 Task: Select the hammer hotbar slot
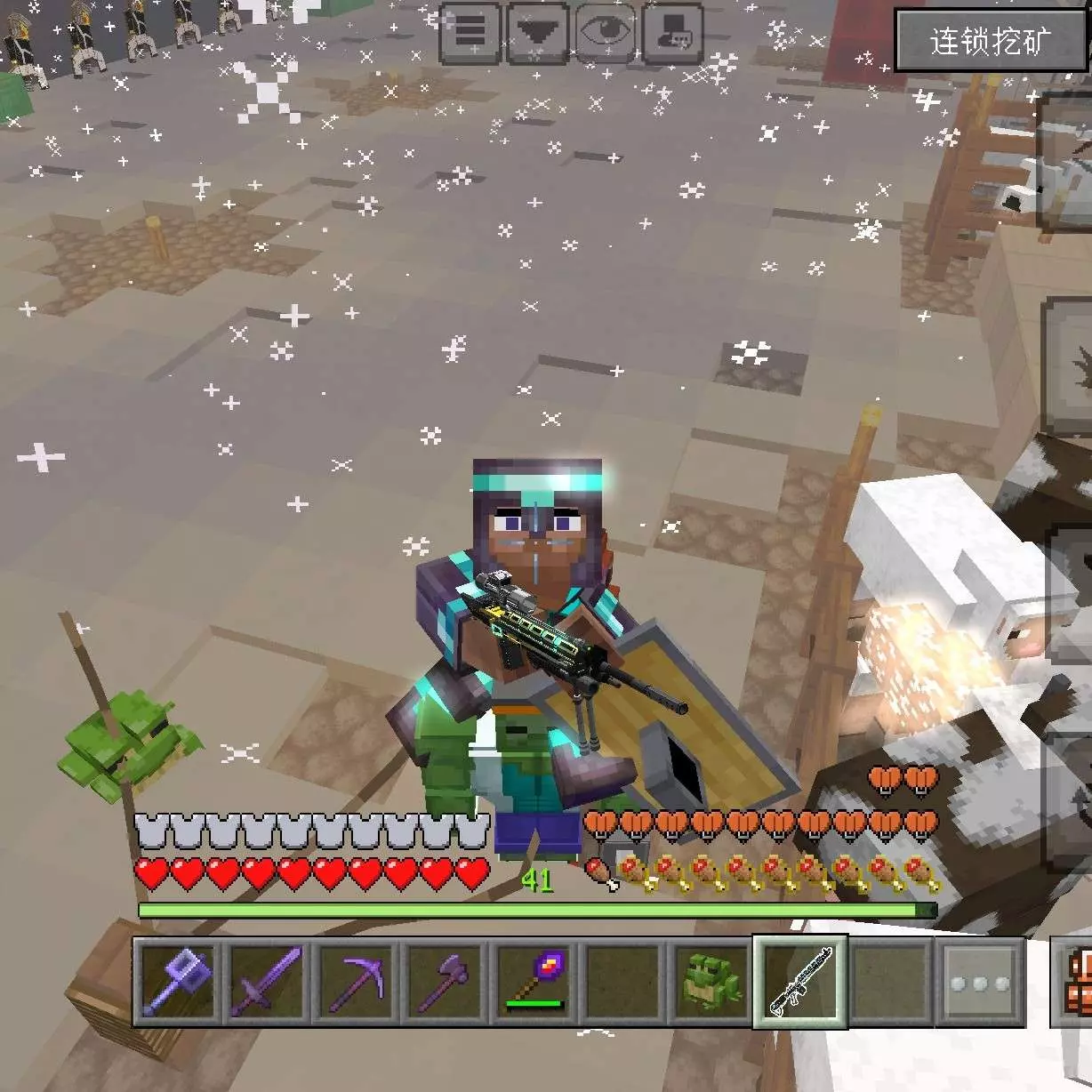(x=178, y=982)
